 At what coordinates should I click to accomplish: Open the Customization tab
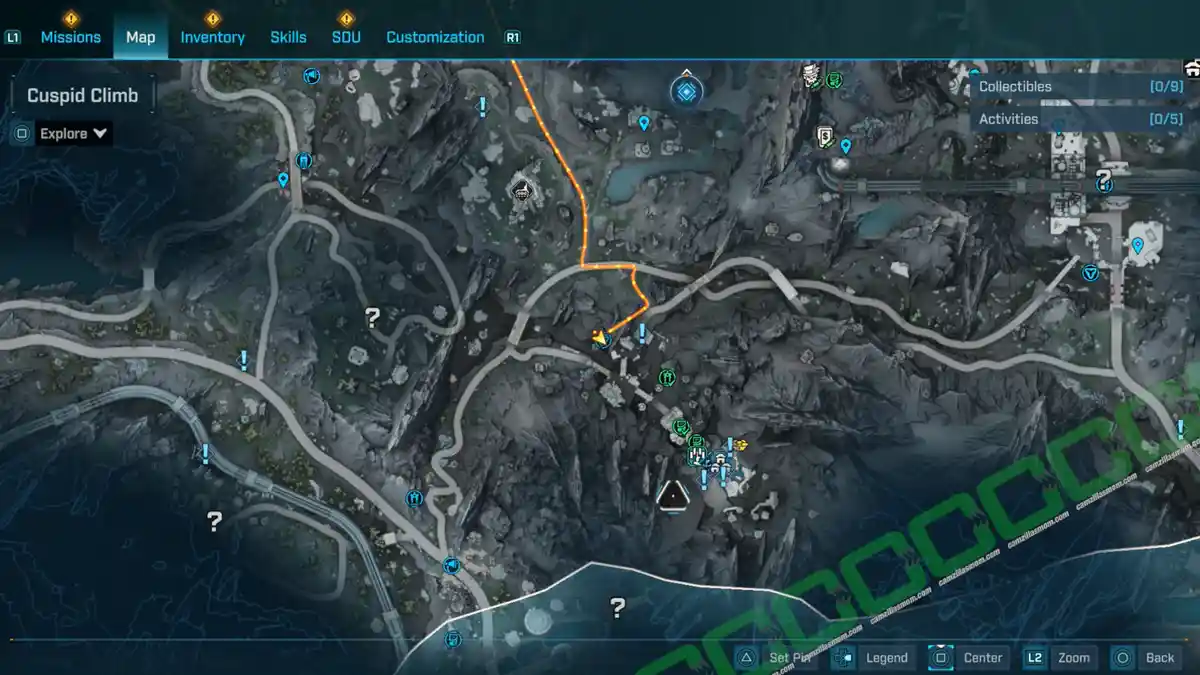435,37
